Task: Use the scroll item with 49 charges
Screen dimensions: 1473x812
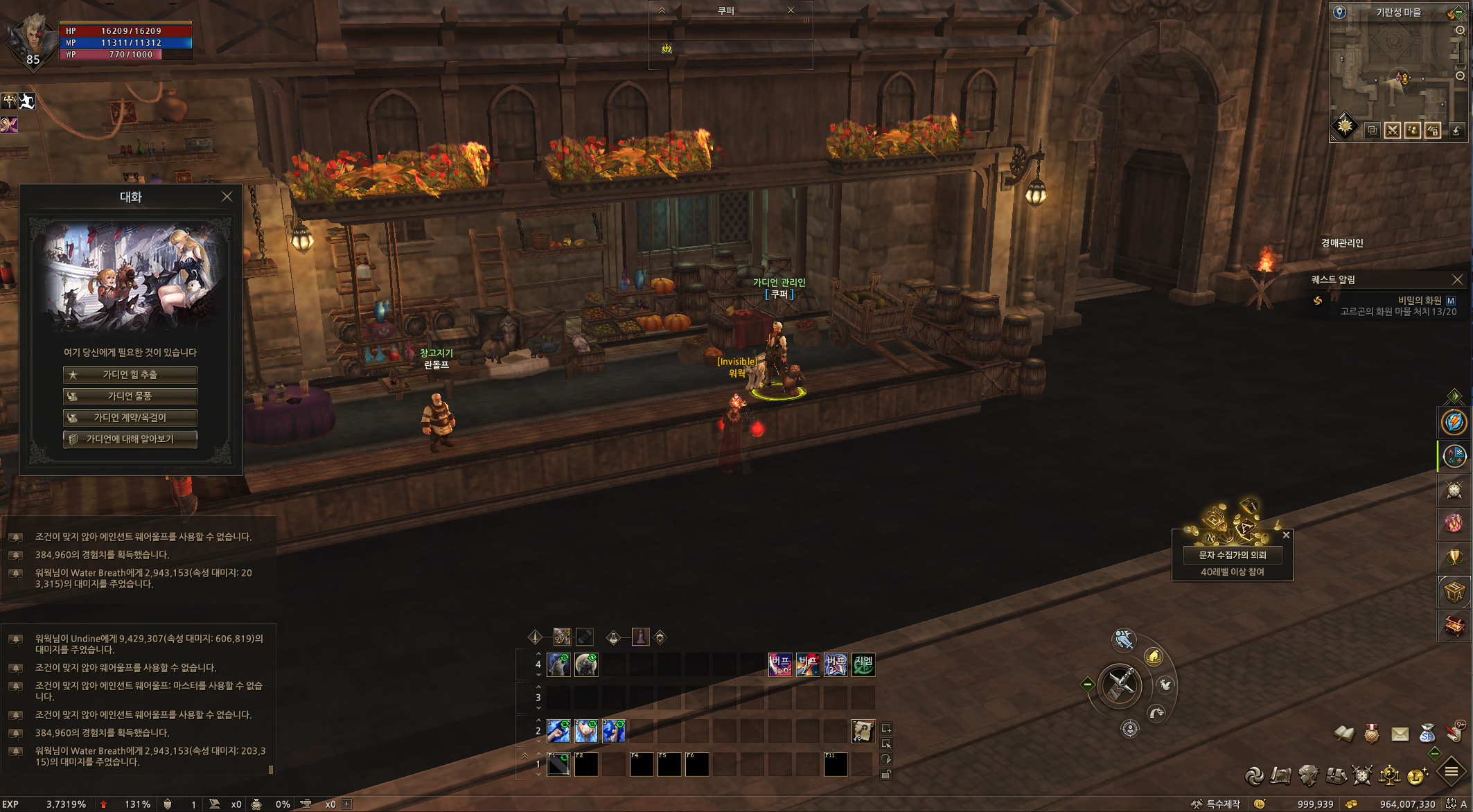Action: 863,731
